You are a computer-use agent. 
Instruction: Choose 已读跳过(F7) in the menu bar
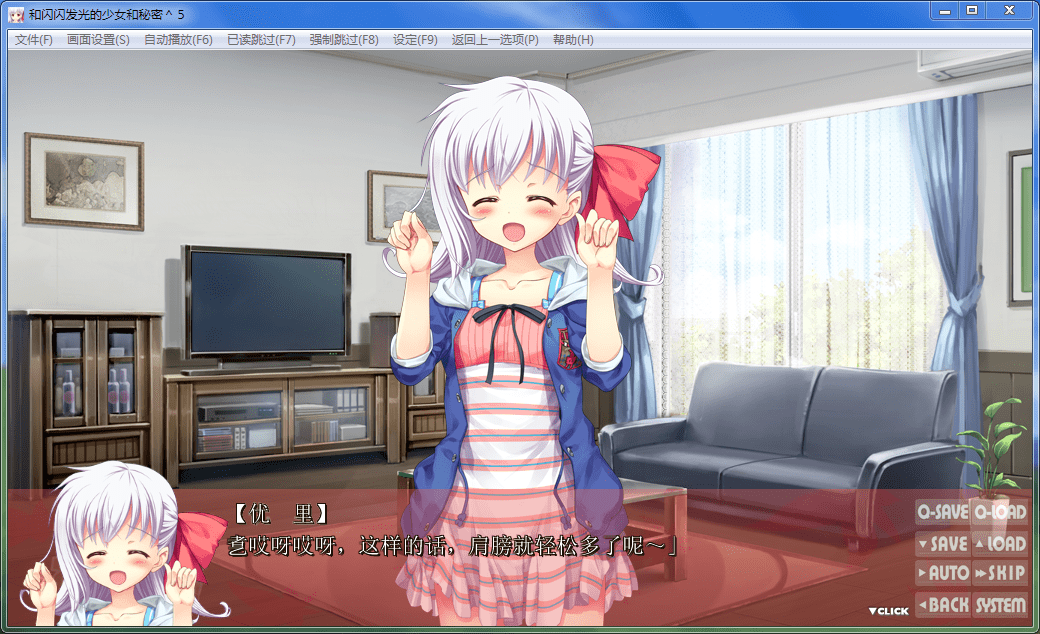pos(261,40)
